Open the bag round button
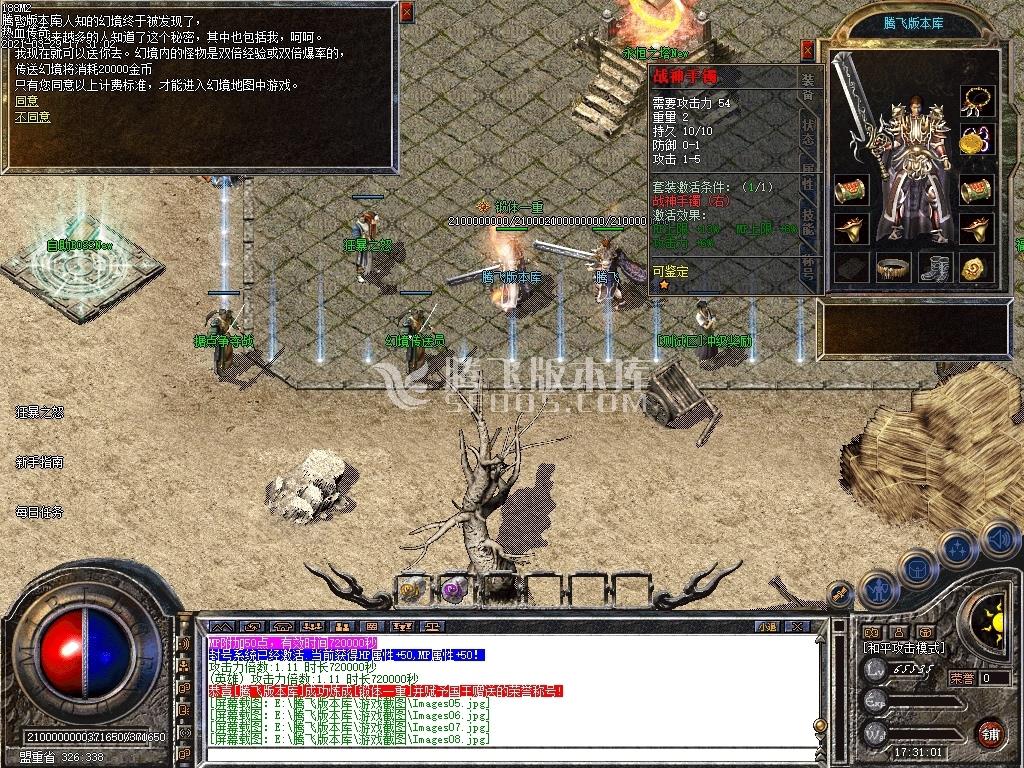This screenshot has width=1024, height=768. pyautogui.click(x=917, y=568)
